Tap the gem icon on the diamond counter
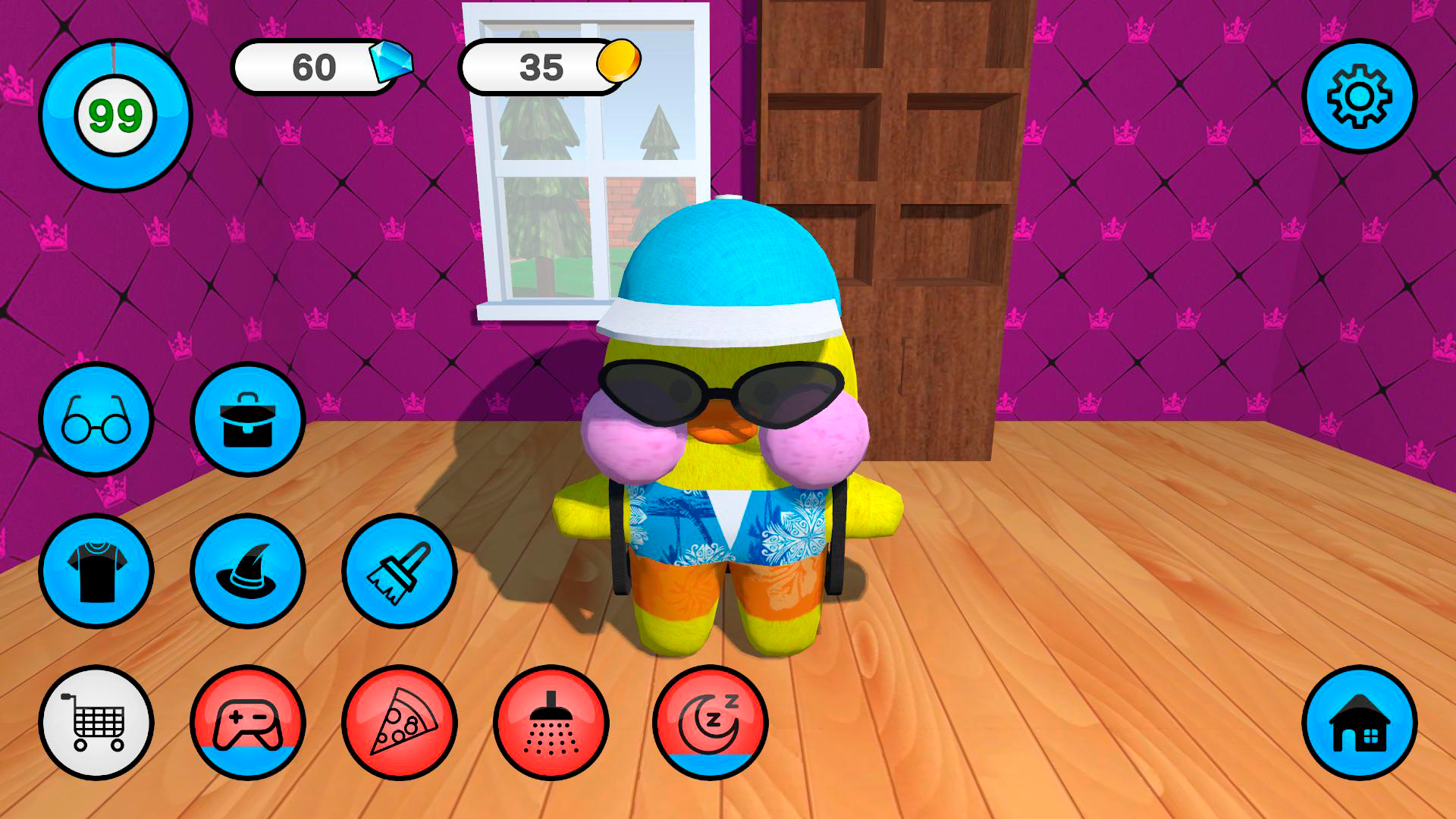 tap(394, 64)
